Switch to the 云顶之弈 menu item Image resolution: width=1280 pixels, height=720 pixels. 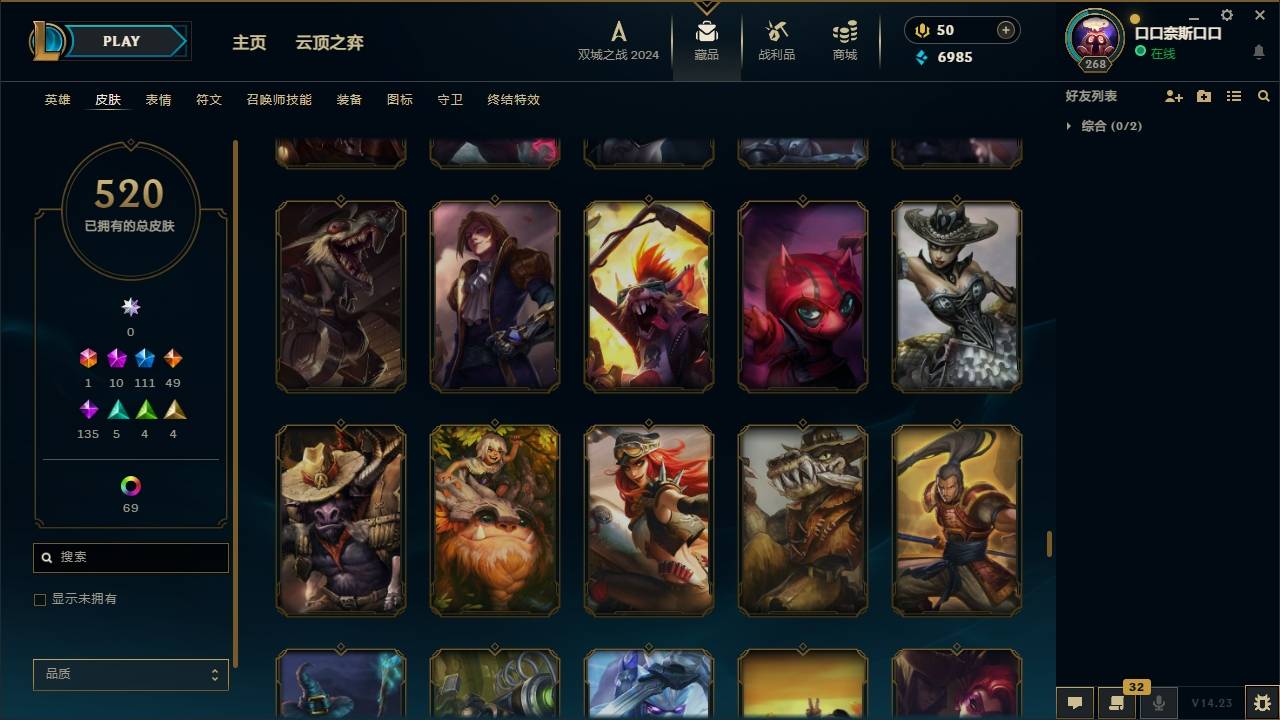click(327, 42)
